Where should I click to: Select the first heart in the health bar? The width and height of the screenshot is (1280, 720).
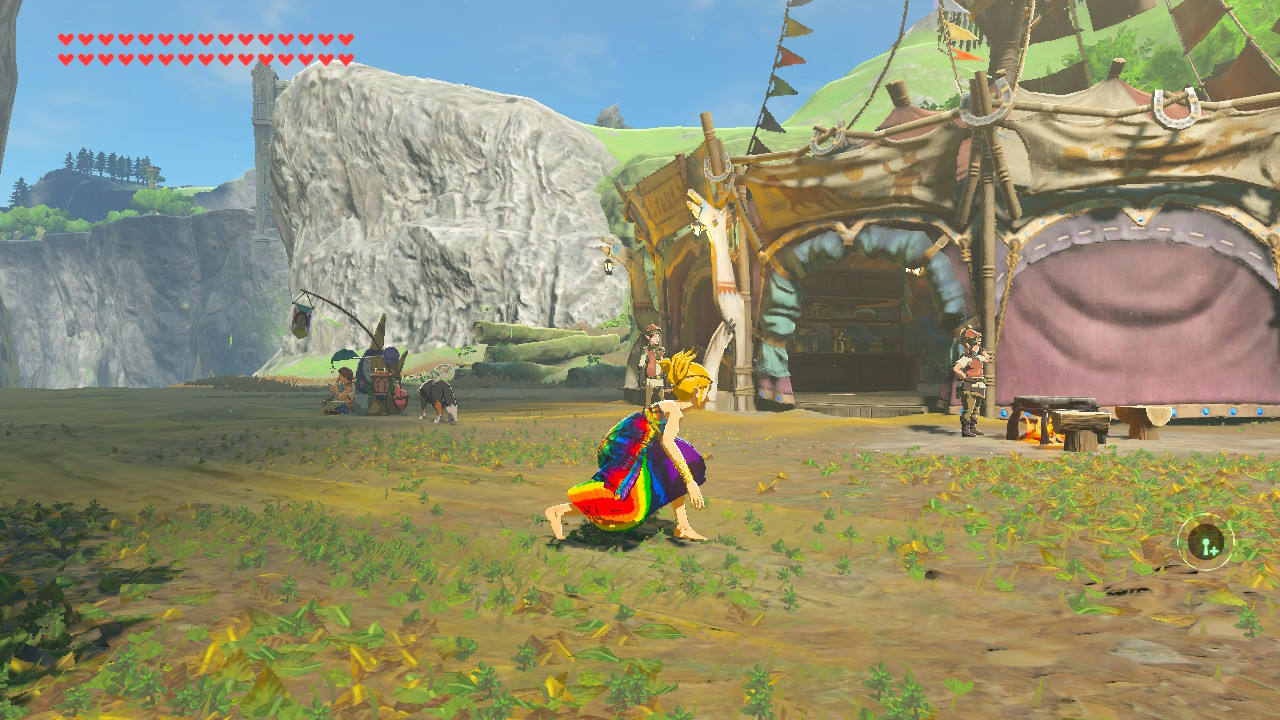[66, 40]
